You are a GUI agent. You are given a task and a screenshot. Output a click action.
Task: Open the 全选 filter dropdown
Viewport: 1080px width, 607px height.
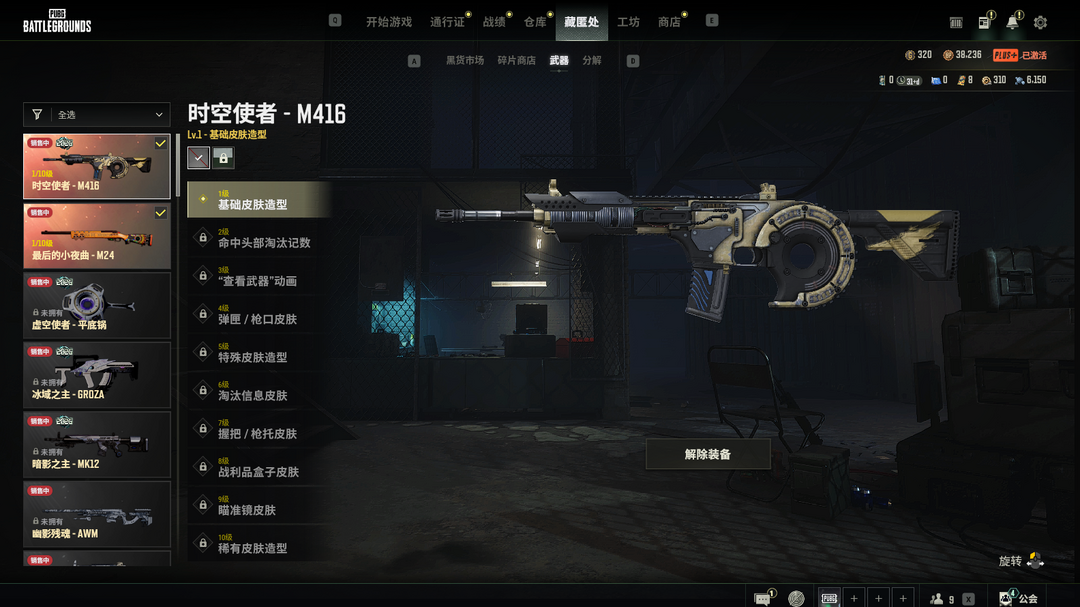coord(97,115)
